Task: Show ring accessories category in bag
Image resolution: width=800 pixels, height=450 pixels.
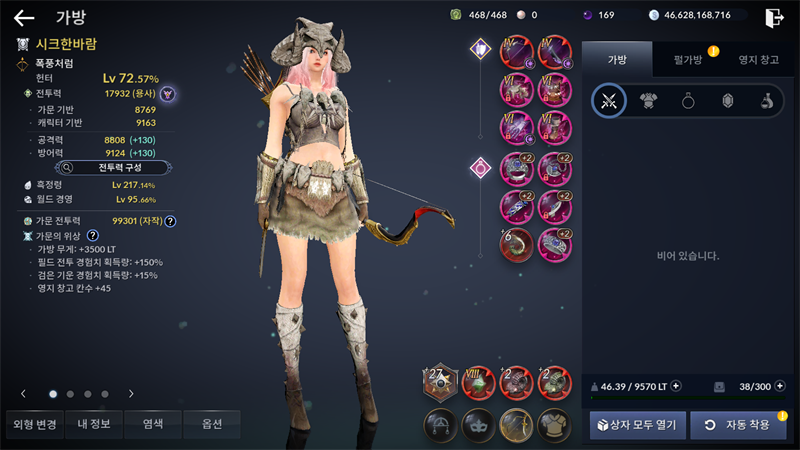Action: tap(688, 100)
